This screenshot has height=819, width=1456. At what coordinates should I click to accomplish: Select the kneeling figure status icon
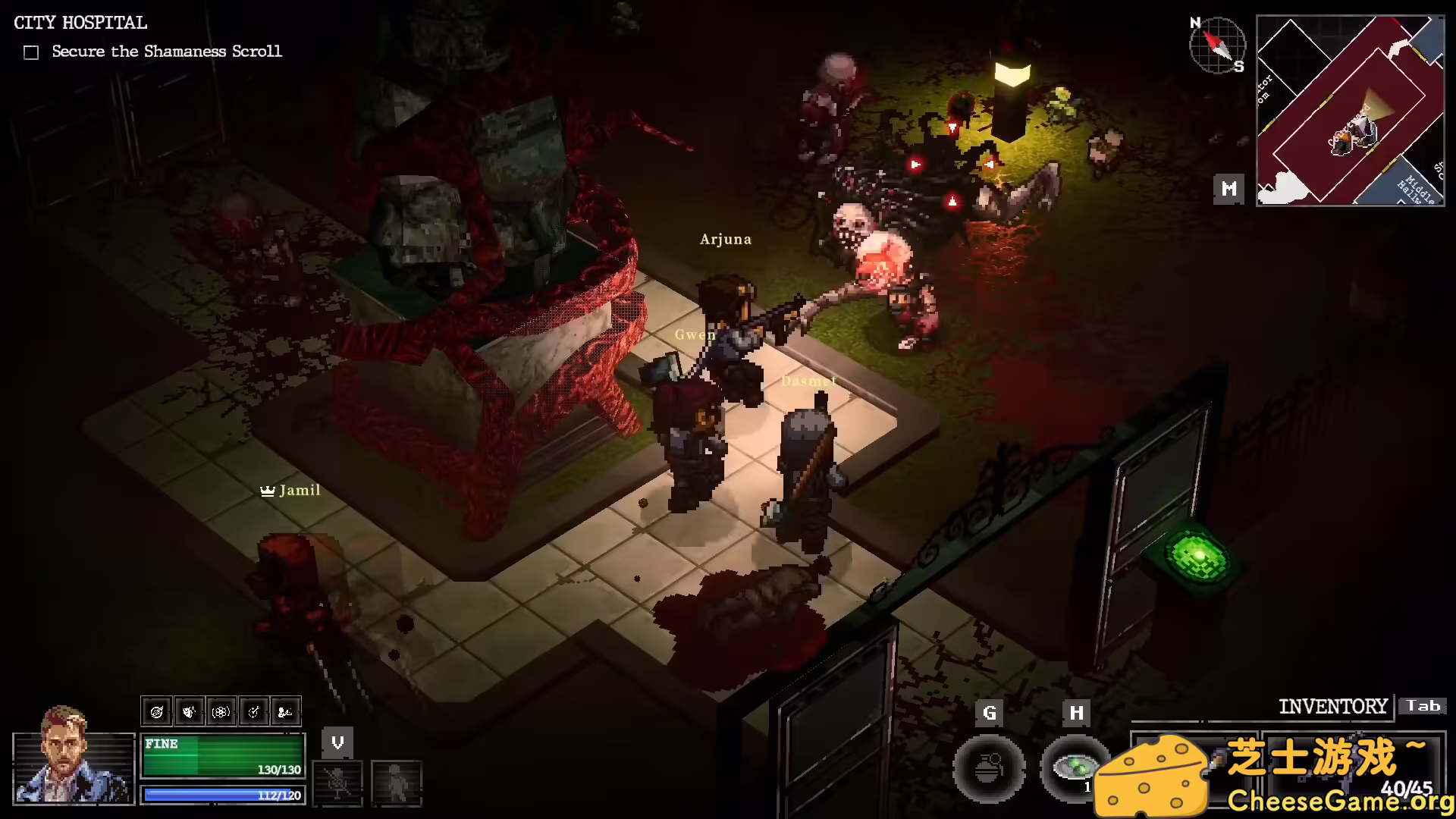click(x=286, y=711)
